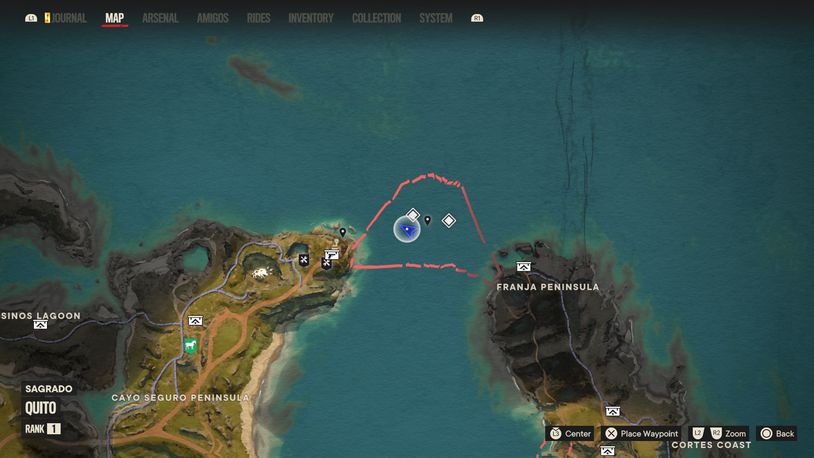814x458 pixels.
Task: Select the flag icon marker on the cape
Action: click(x=332, y=255)
